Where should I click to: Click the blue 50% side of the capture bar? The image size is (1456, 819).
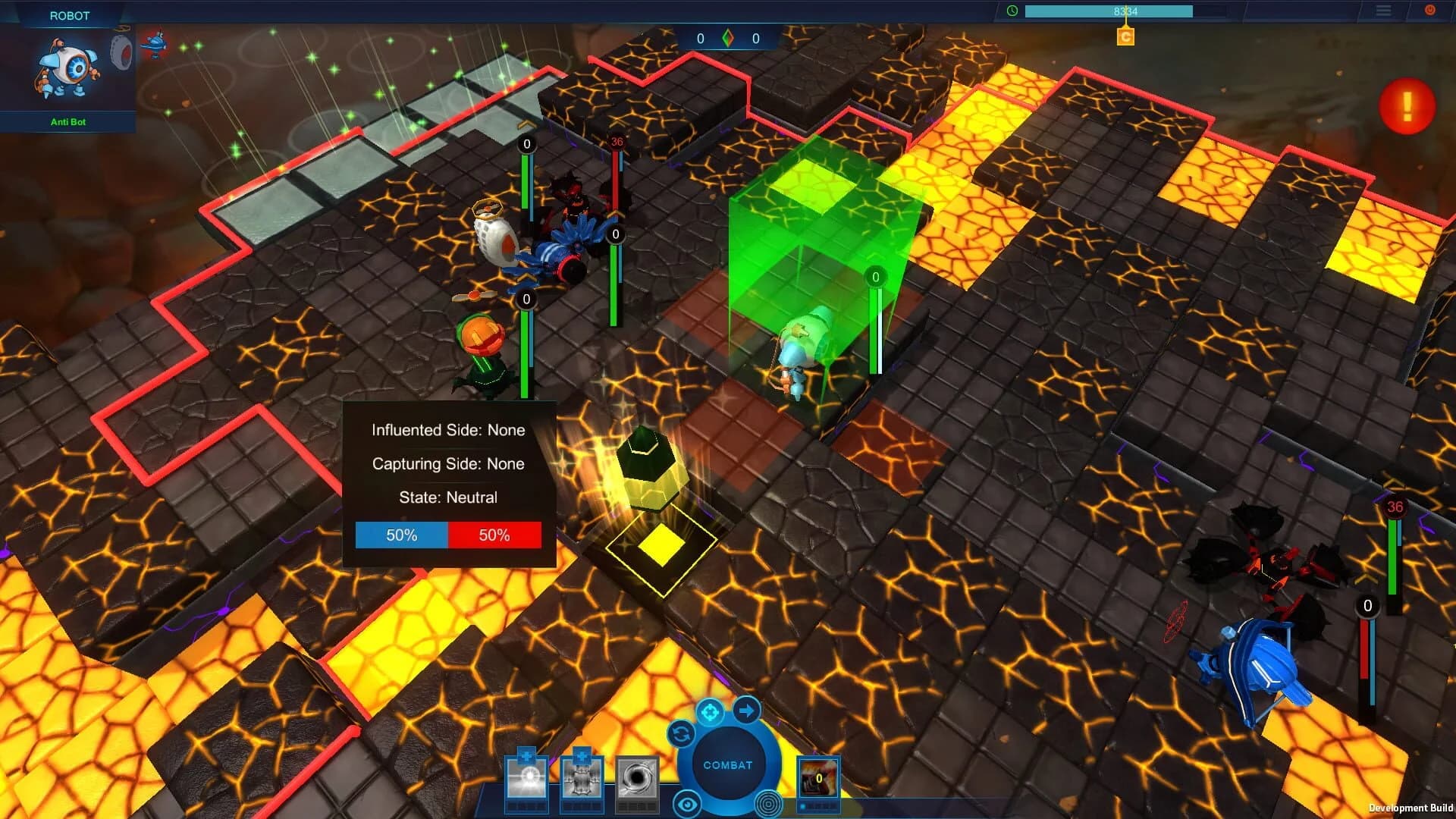click(x=401, y=535)
